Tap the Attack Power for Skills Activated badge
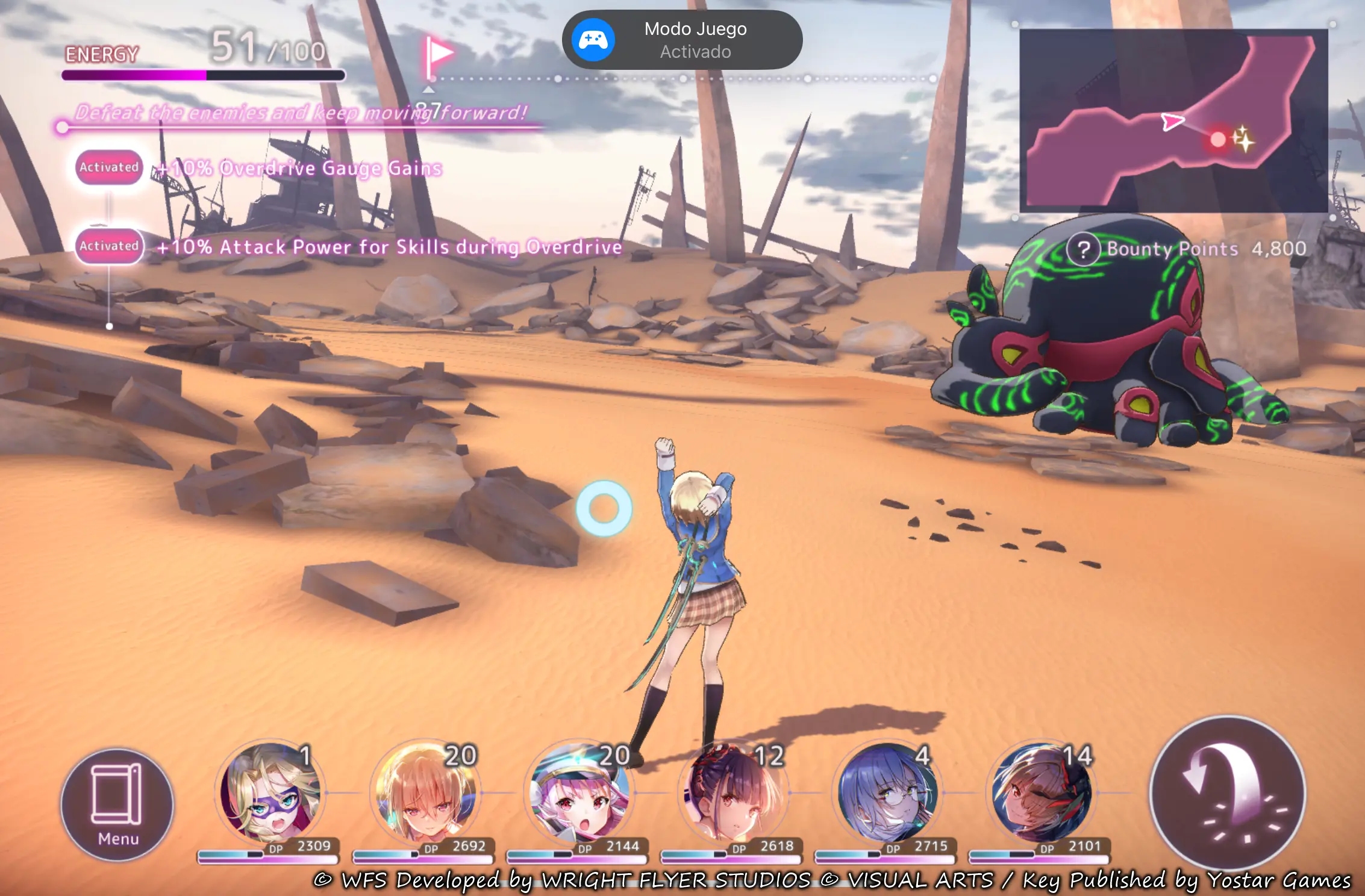 (109, 246)
